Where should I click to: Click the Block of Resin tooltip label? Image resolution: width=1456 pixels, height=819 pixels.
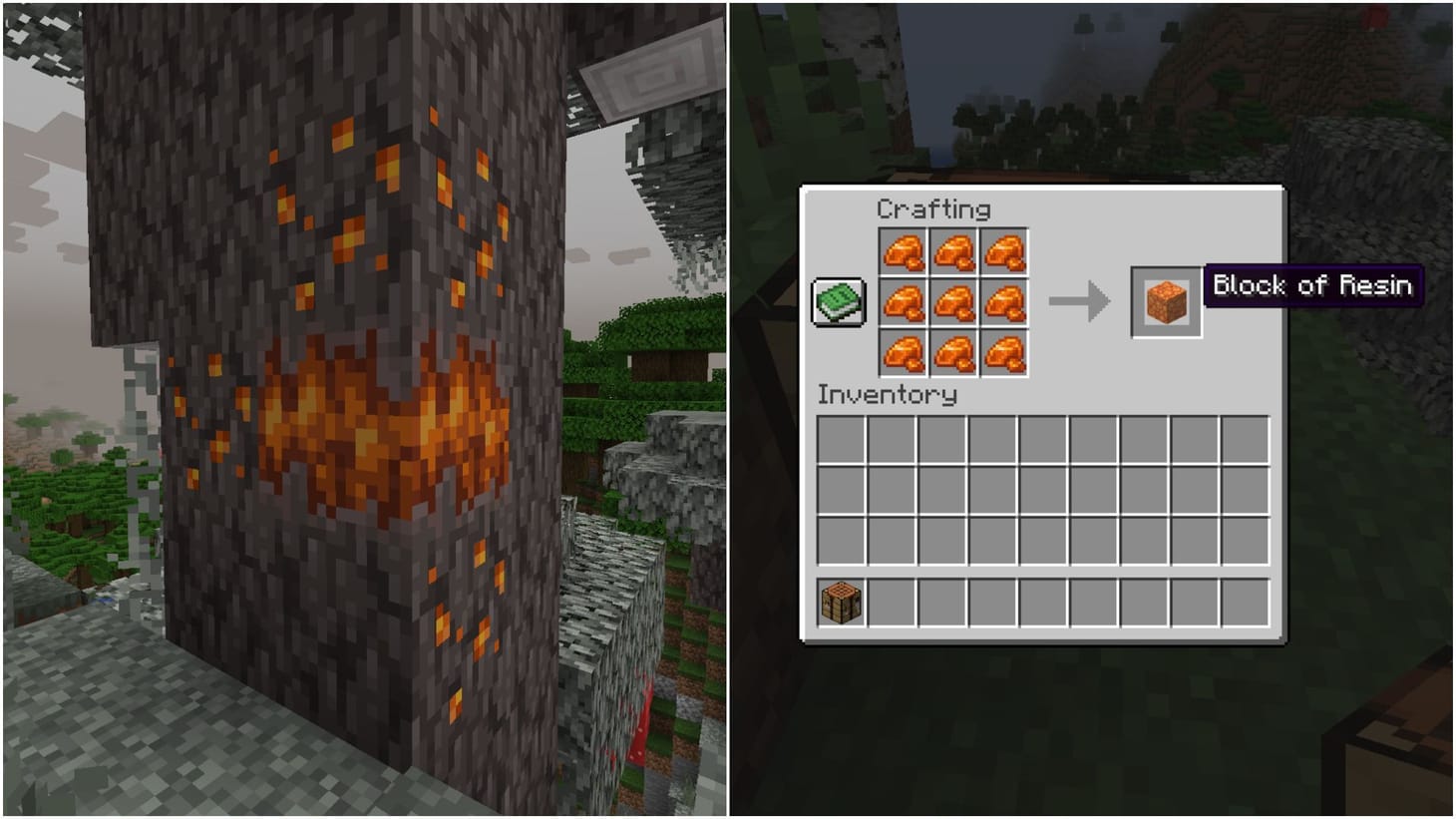point(1313,286)
